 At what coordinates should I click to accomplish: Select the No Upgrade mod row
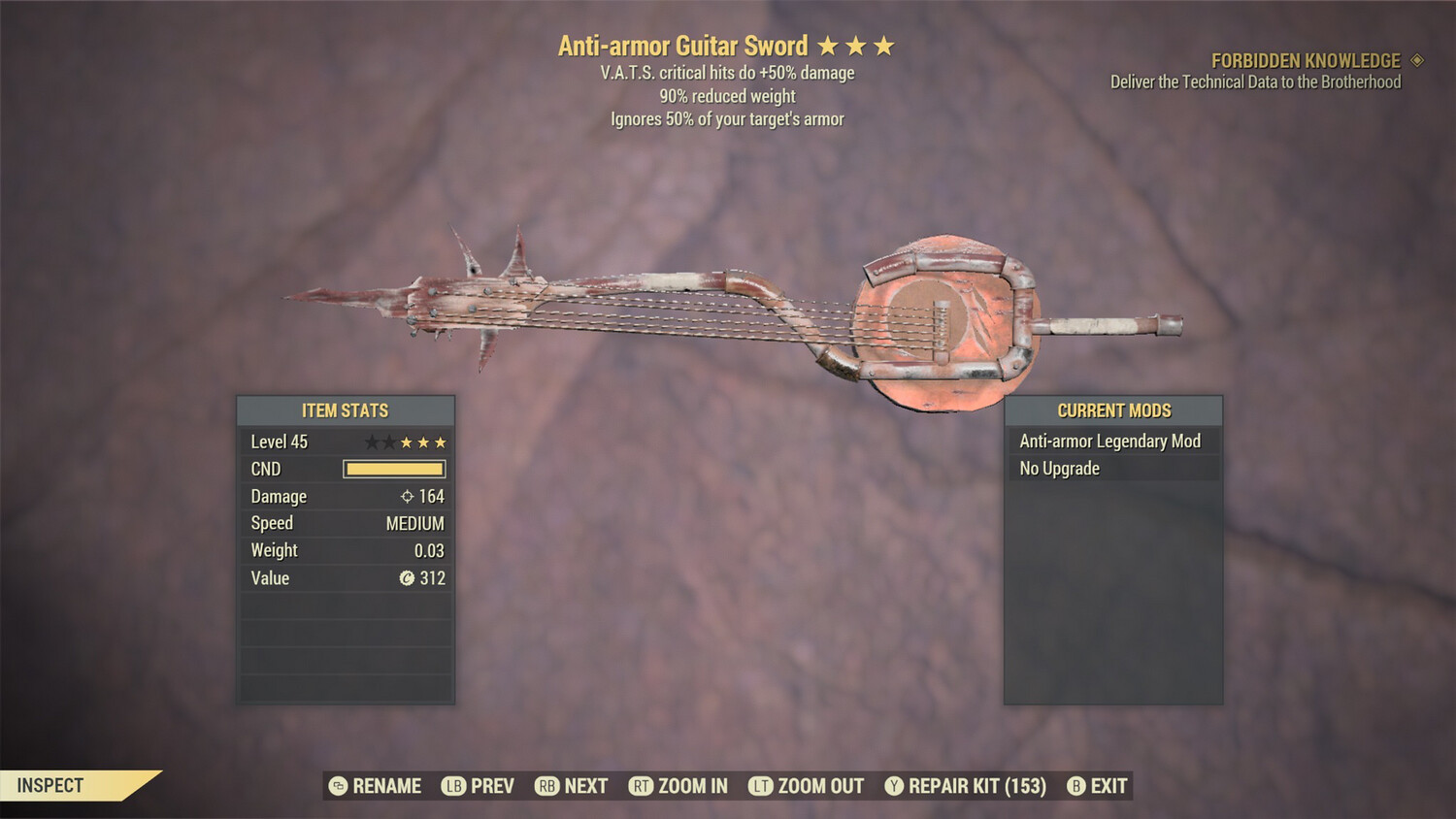coord(1111,469)
